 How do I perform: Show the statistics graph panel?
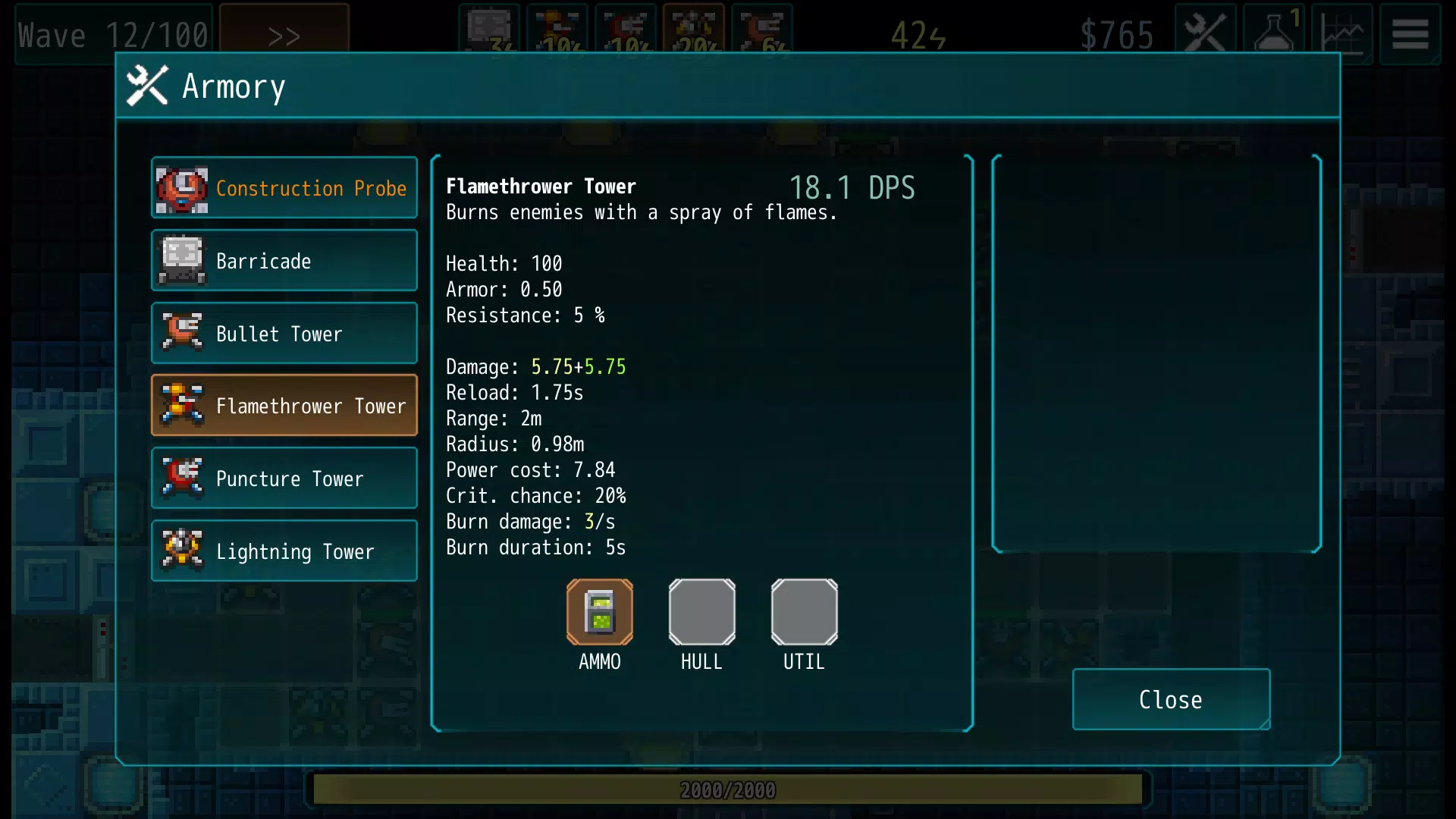tap(1342, 34)
